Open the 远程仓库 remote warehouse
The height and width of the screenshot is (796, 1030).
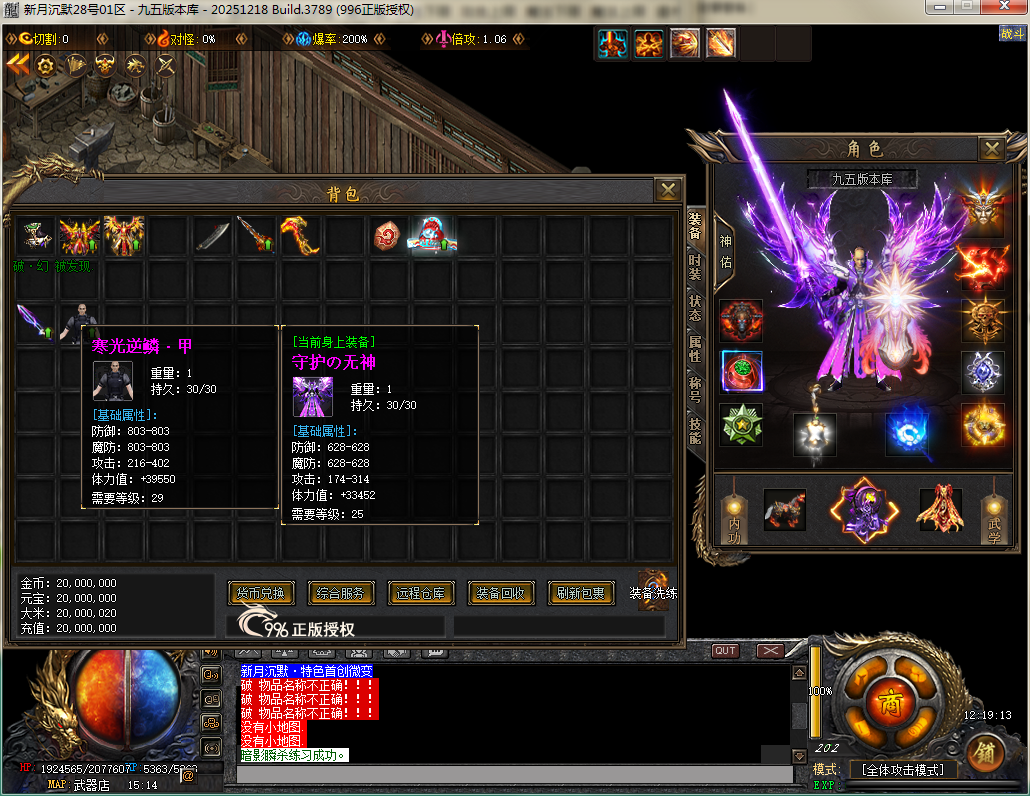422,593
